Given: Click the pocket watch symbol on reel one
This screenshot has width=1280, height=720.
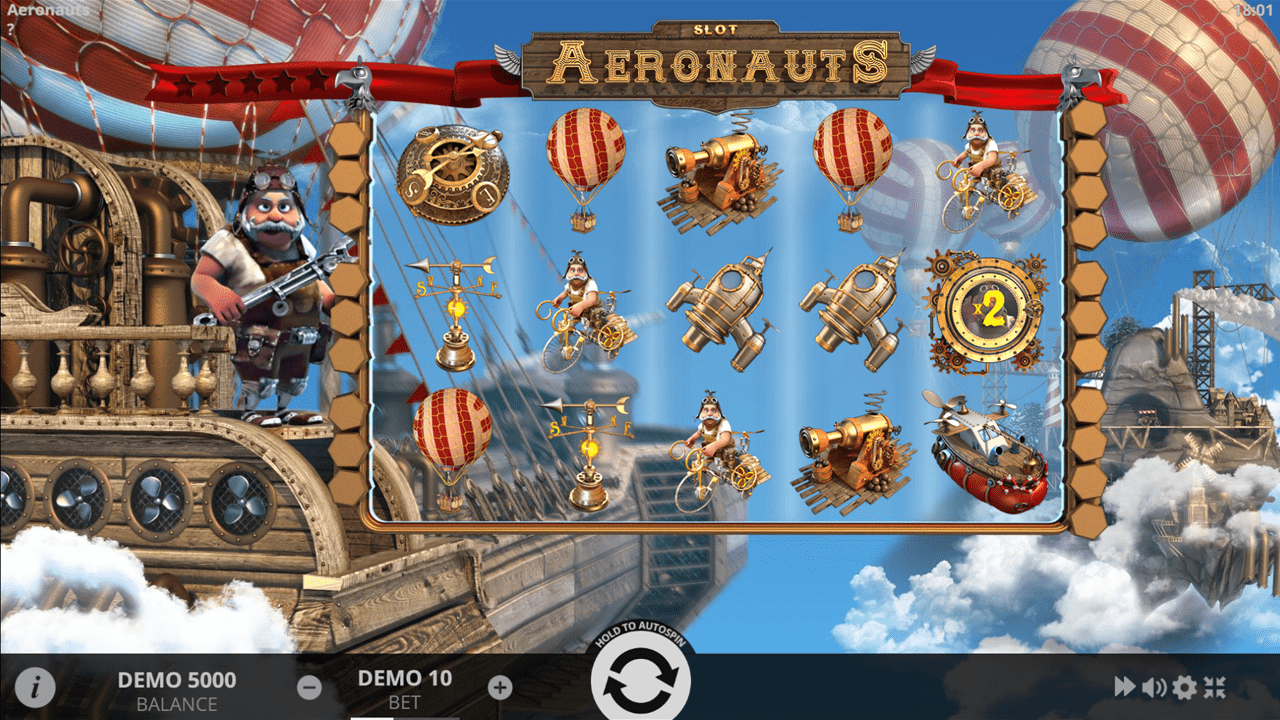Looking at the screenshot, I should (455, 170).
